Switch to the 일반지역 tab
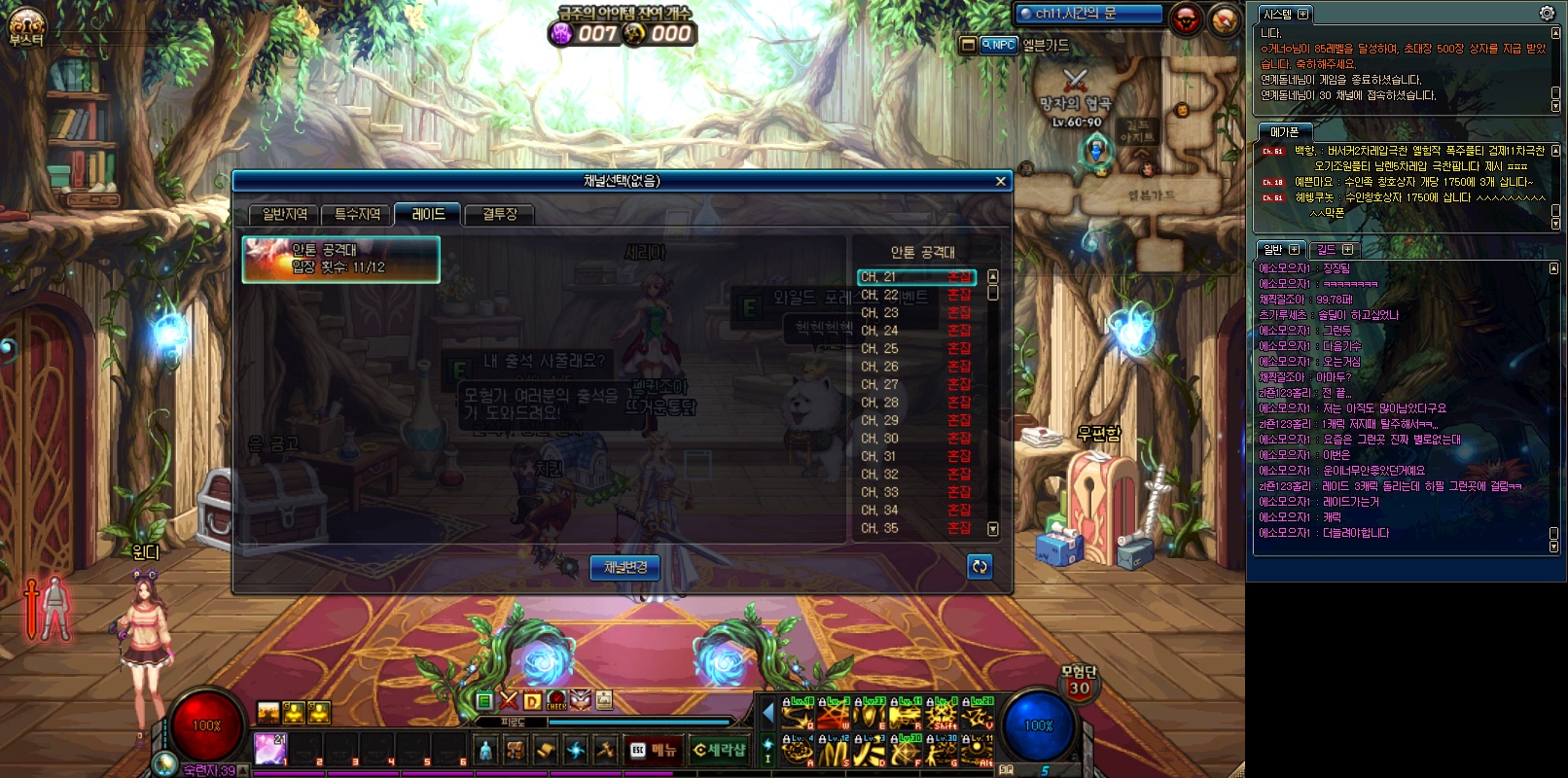1568x778 pixels. pos(284,214)
